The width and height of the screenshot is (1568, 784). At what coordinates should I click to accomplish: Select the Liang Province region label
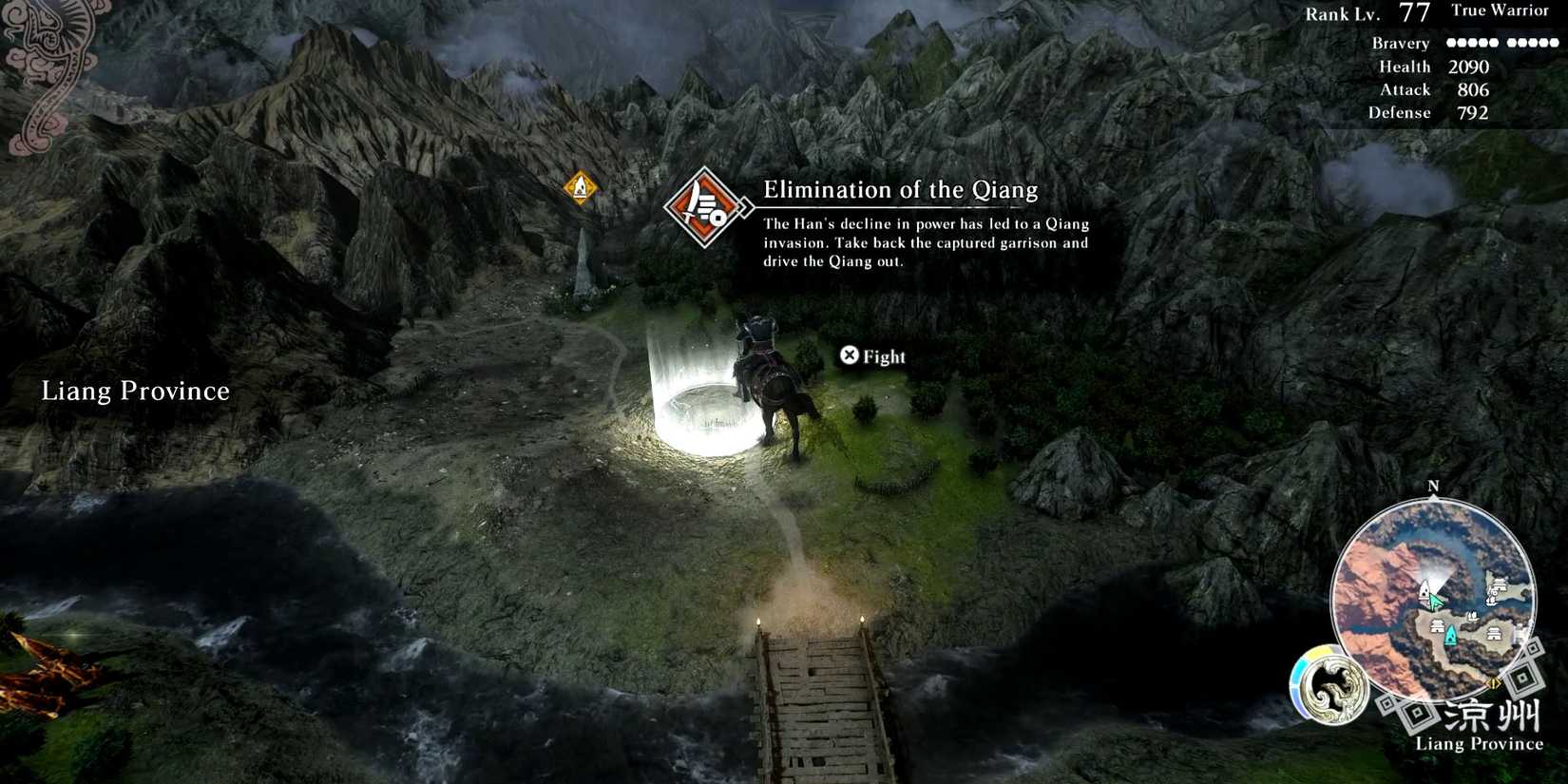[x=134, y=391]
